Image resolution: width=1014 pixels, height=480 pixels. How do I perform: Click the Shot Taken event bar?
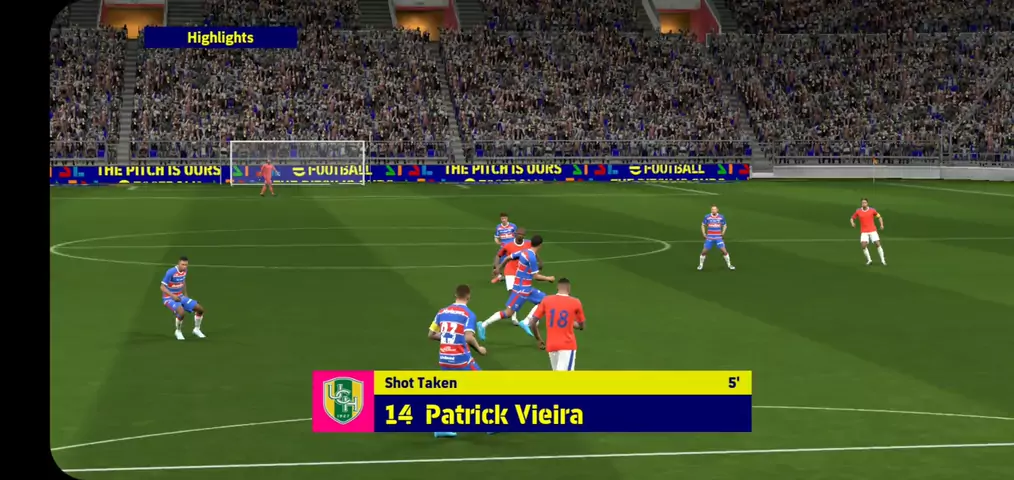pos(561,382)
